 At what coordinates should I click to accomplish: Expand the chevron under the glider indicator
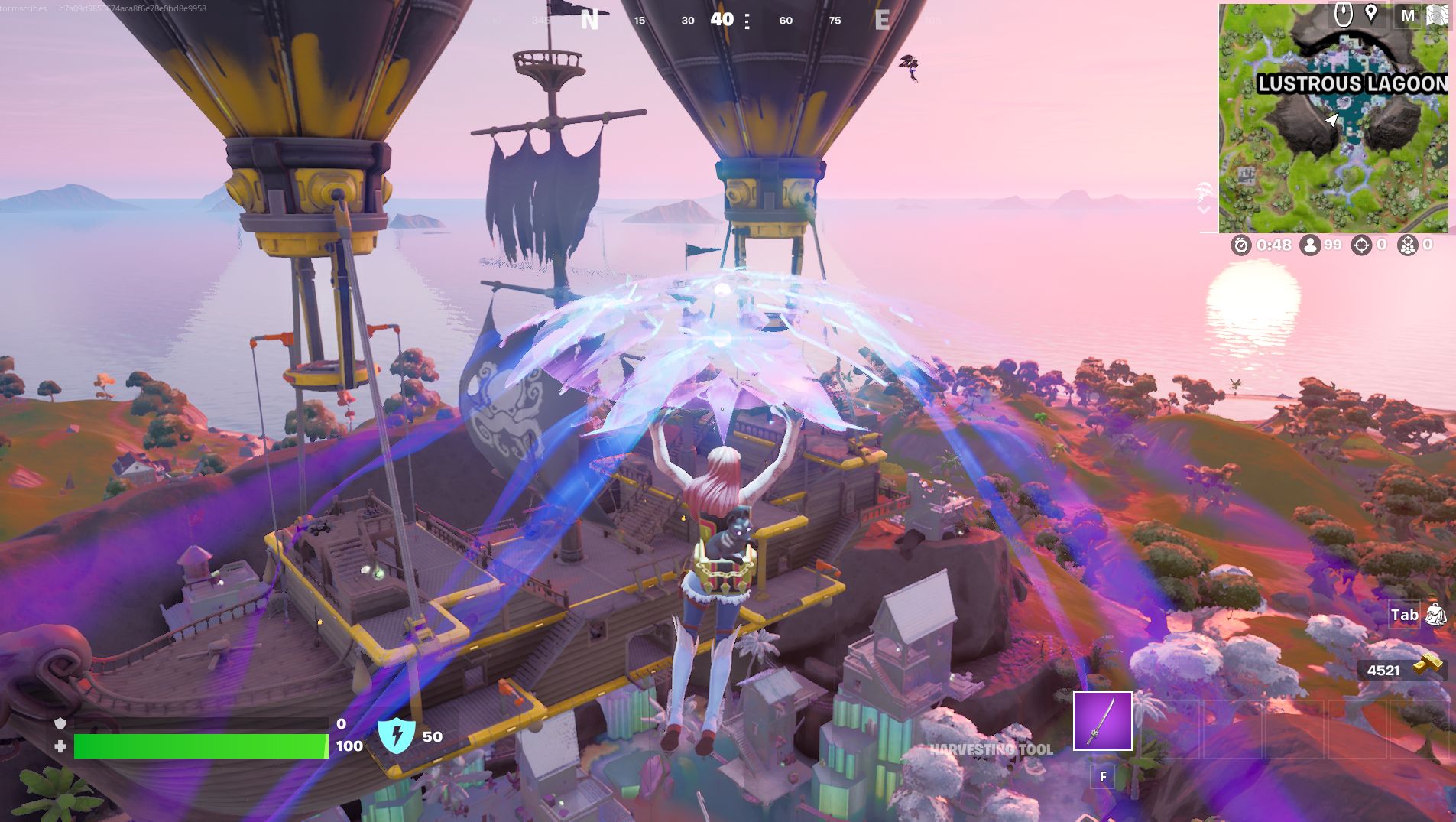coord(1202,209)
